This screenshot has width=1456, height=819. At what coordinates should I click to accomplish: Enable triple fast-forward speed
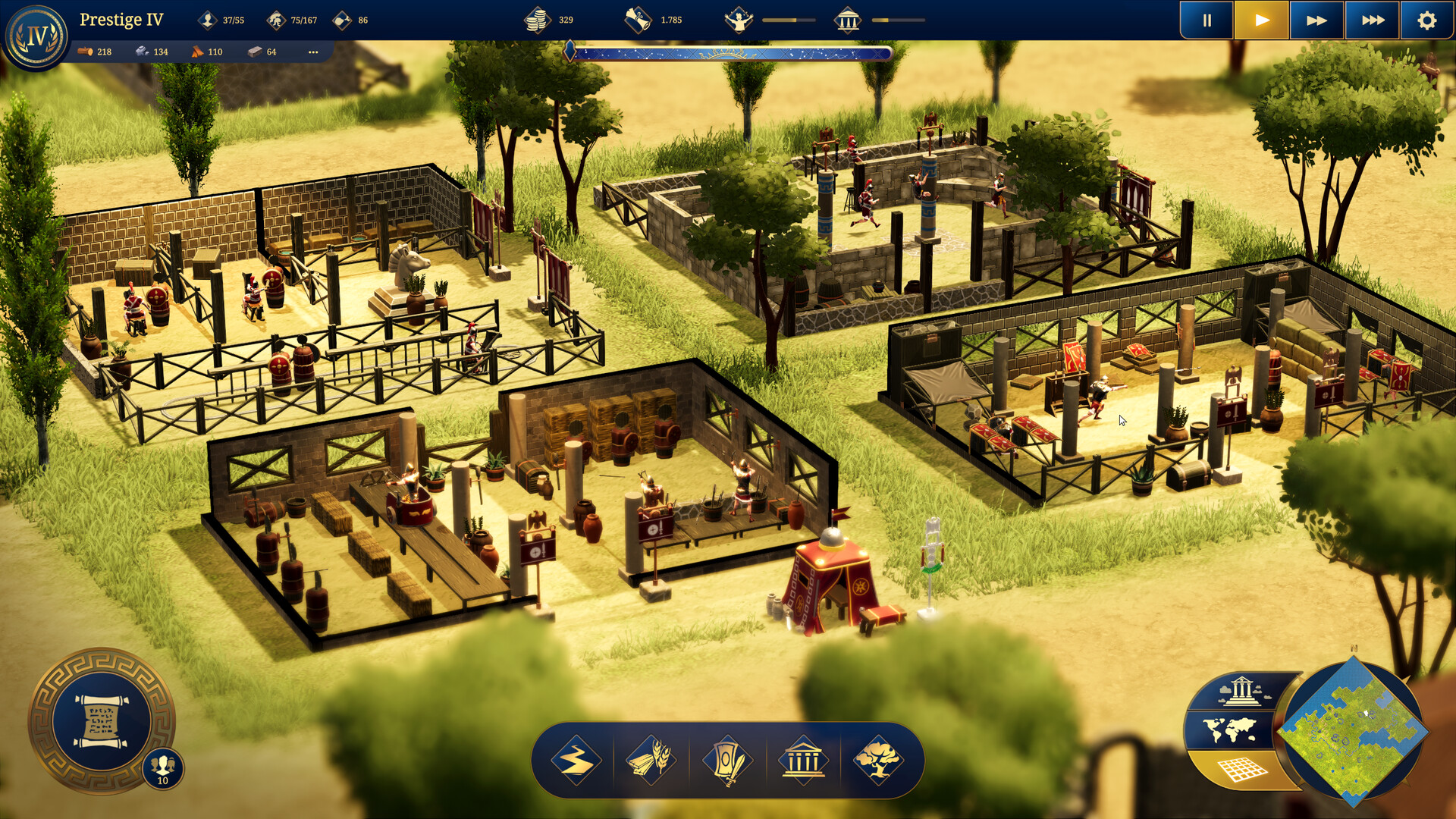1374,20
